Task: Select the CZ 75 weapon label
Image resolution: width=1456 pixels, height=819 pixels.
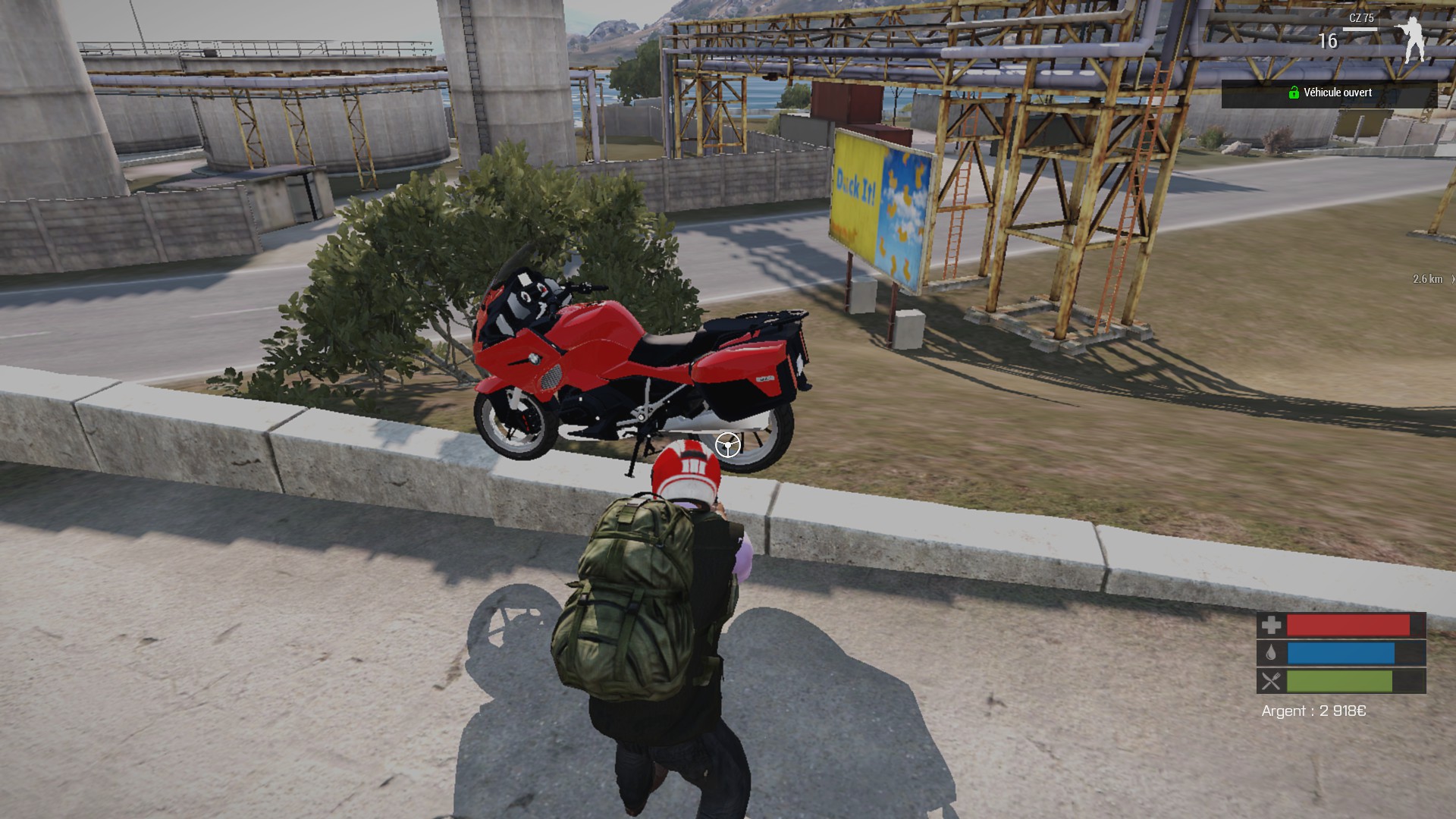Action: coord(1361,18)
